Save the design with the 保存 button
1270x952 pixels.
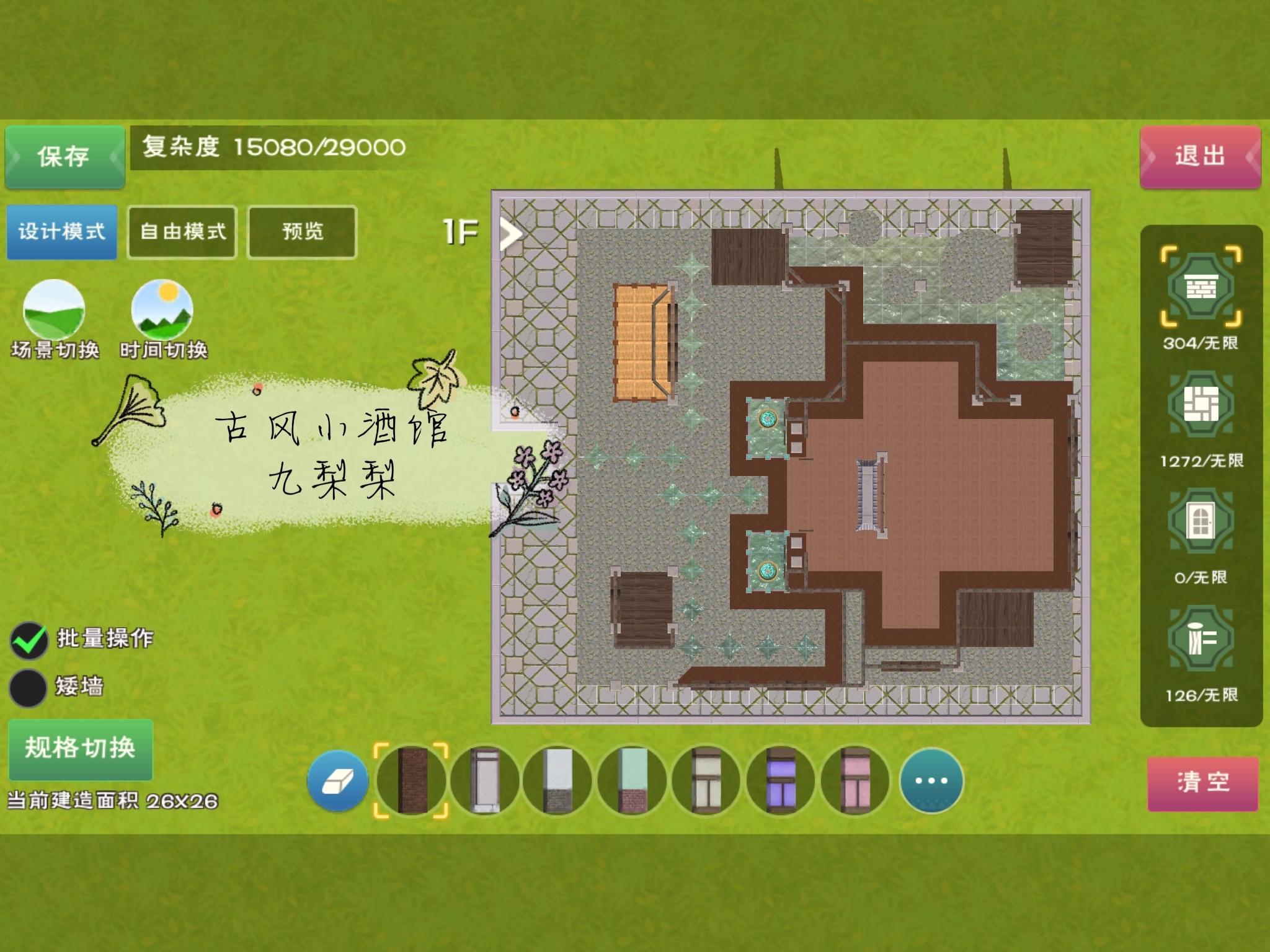point(64,156)
